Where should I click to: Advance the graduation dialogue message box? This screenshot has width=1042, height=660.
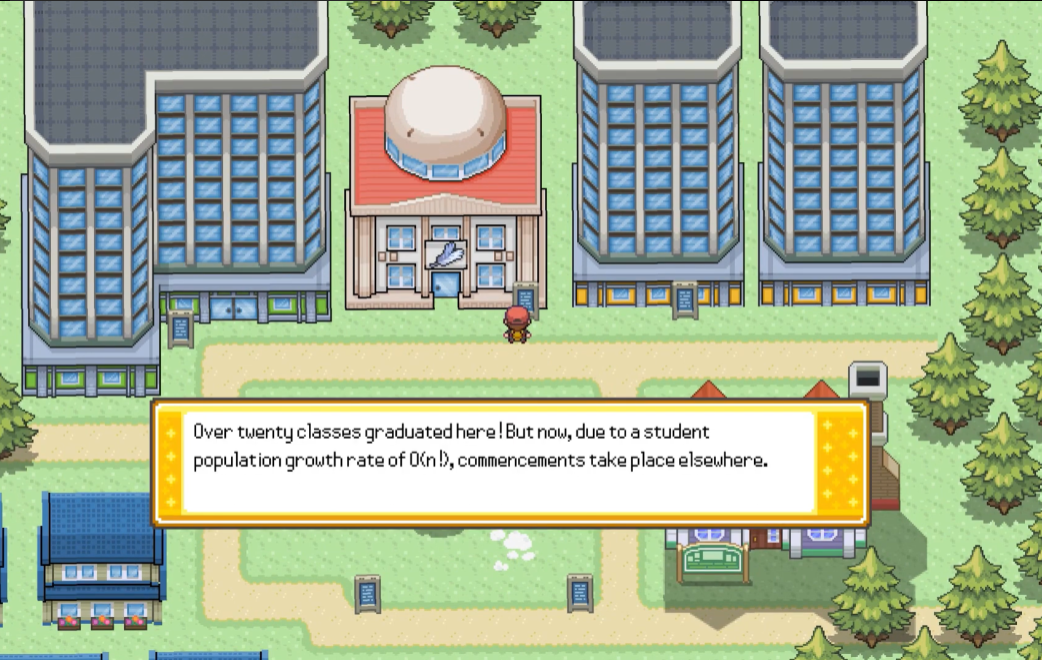[509, 462]
